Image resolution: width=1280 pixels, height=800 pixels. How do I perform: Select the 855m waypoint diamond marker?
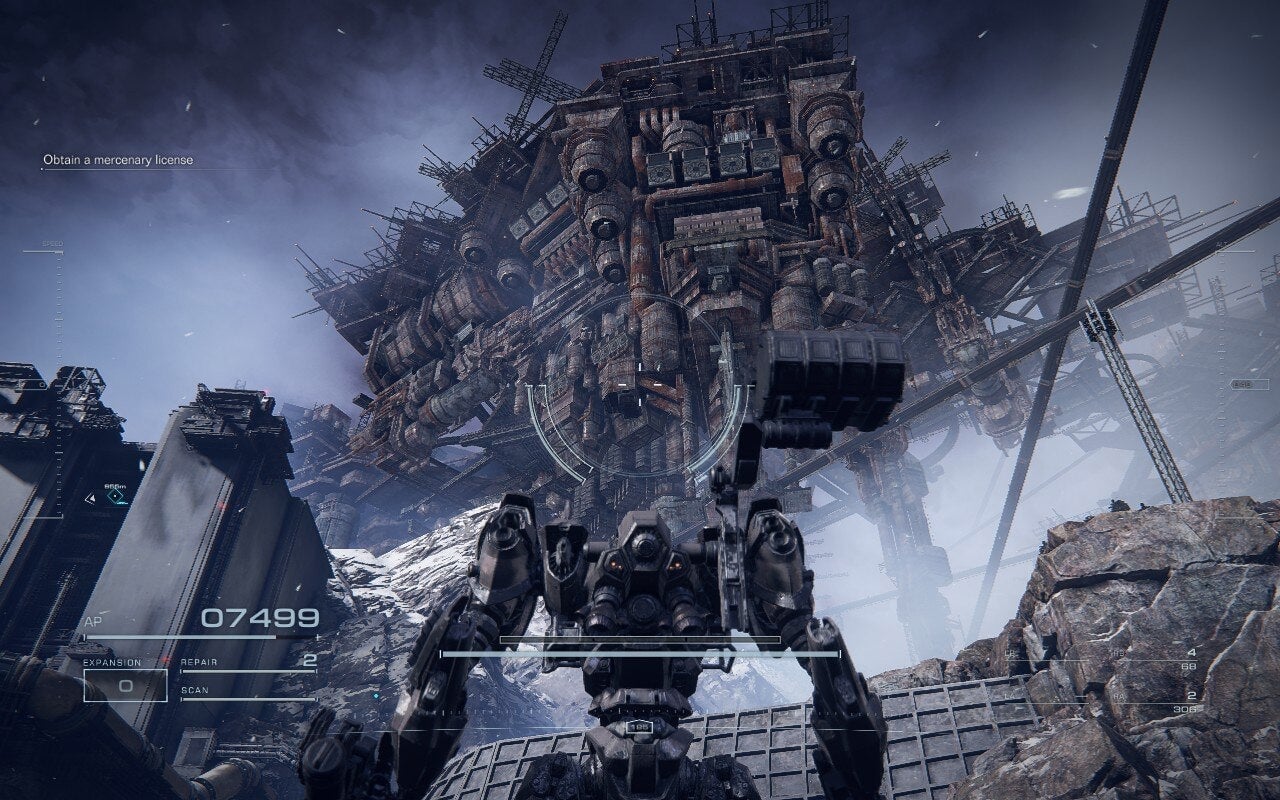(x=115, y=496)
